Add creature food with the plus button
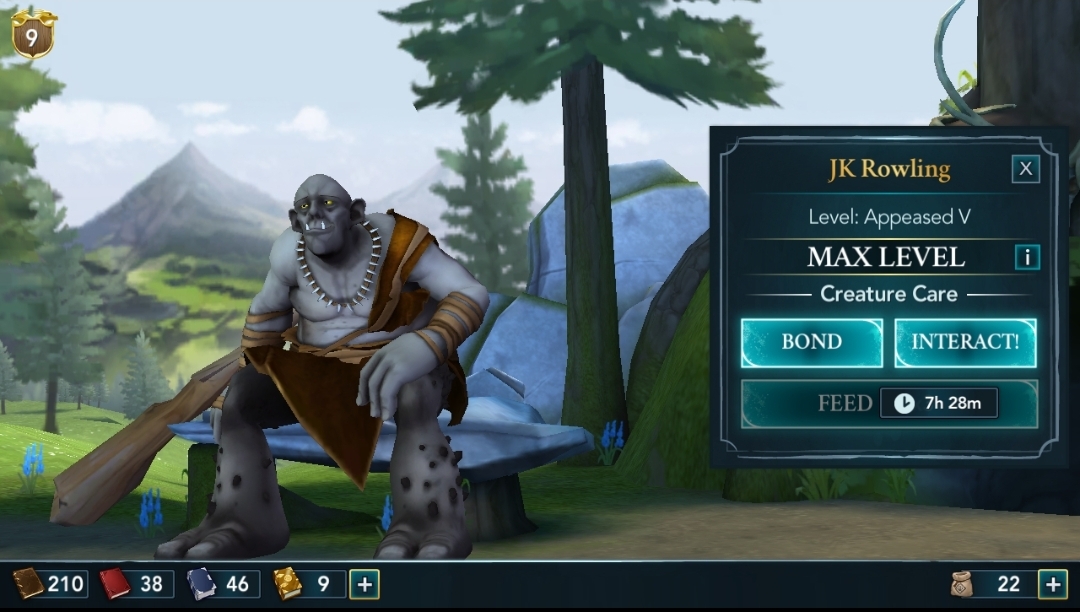The width and height of the screenshot is (1080, 612). click(1052, 584)
